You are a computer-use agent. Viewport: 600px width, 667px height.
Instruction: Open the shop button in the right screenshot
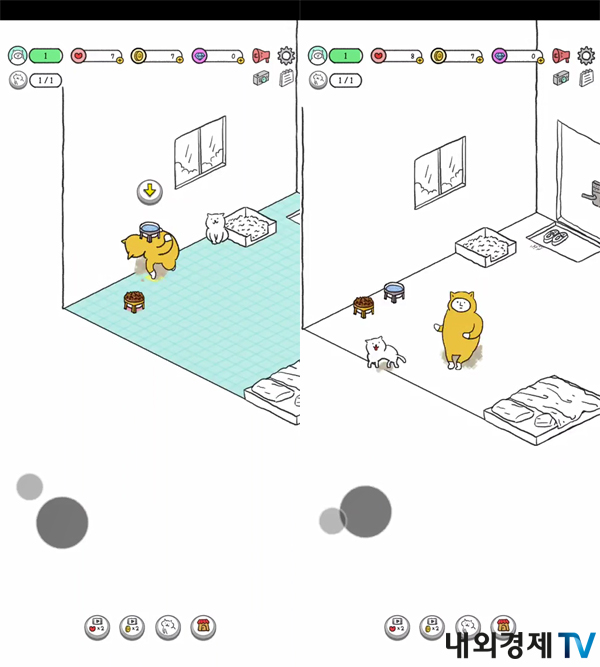click(503, 626)
